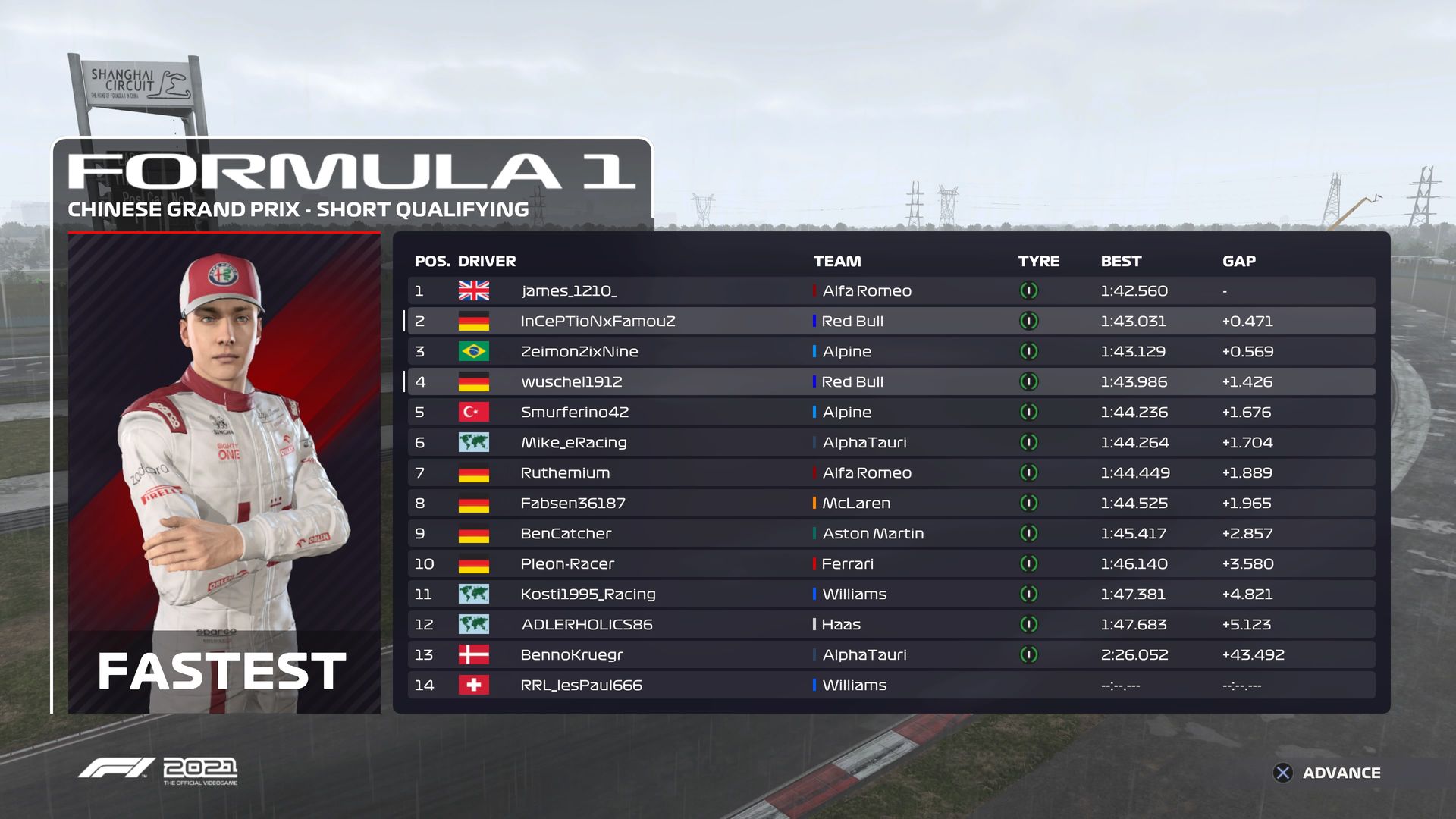
Task: Select the Advance button
Action: [x=1327, y=773]
